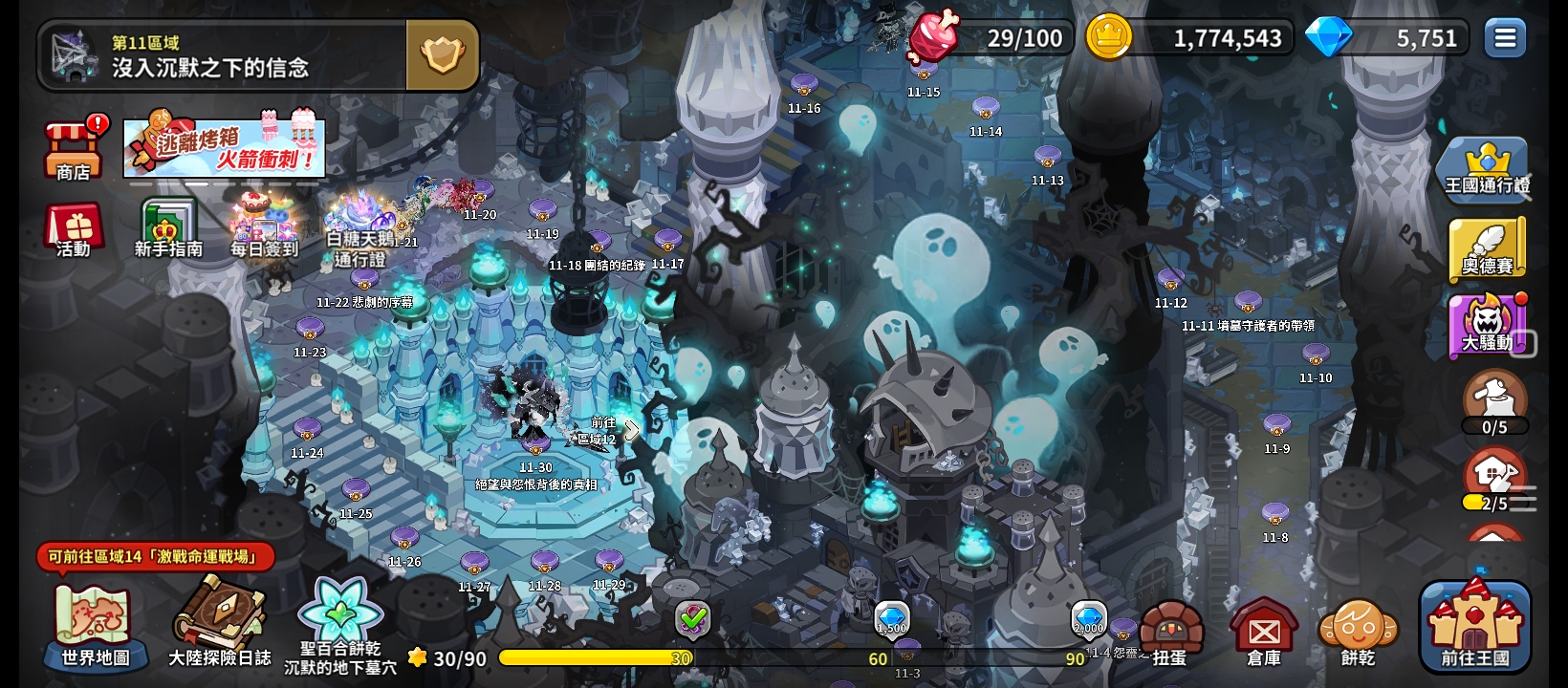Open the 王國通行證 kingdom pass
Image resolution: width=1568 pixels, height=688 pixels.
tap(1487, 169)
